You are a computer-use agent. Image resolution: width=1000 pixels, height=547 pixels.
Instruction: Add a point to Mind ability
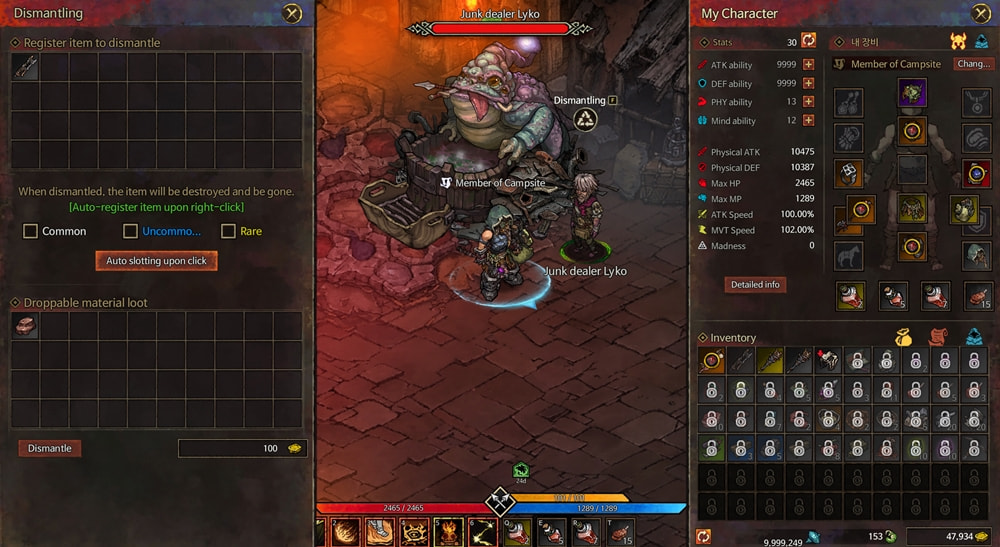coord(808,121)
